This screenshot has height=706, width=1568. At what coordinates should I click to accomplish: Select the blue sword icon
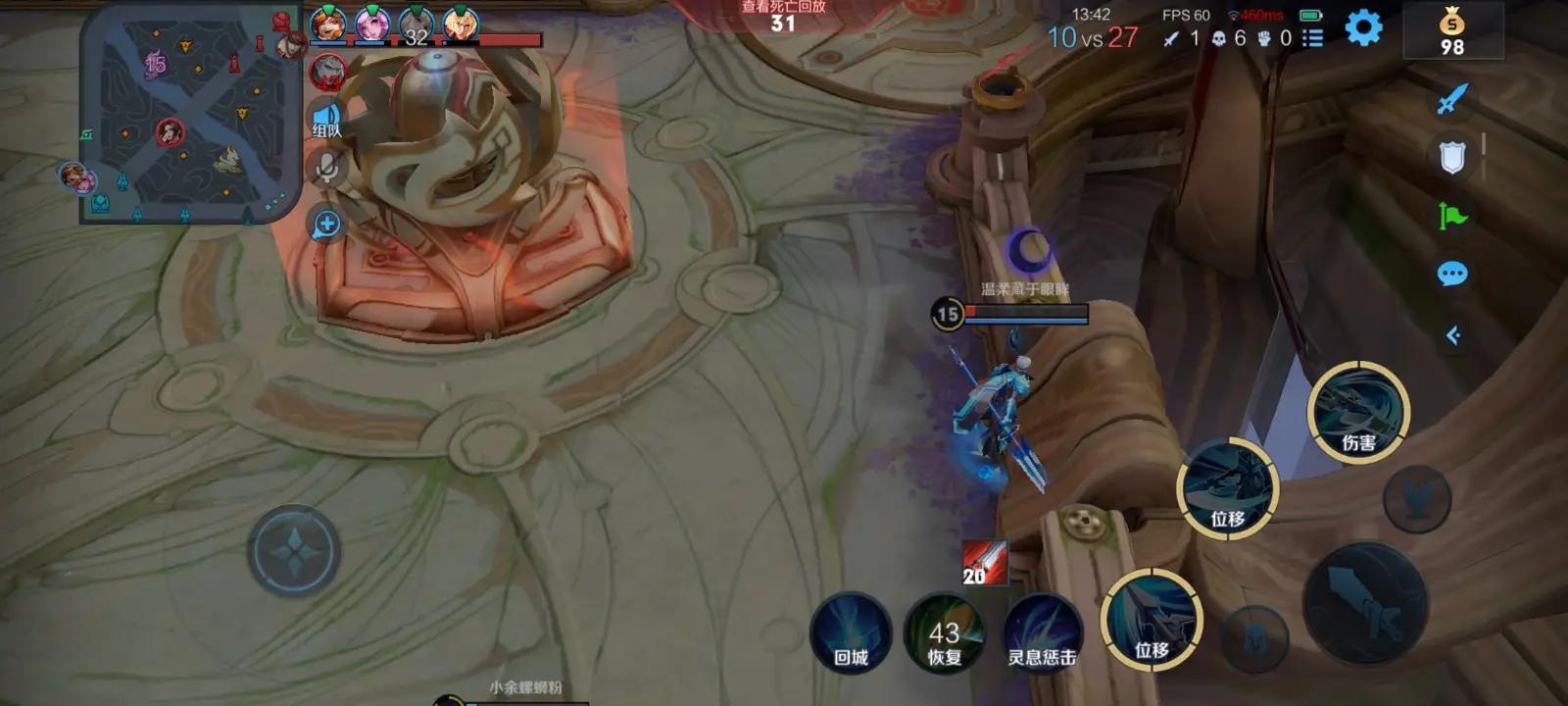1451,99
